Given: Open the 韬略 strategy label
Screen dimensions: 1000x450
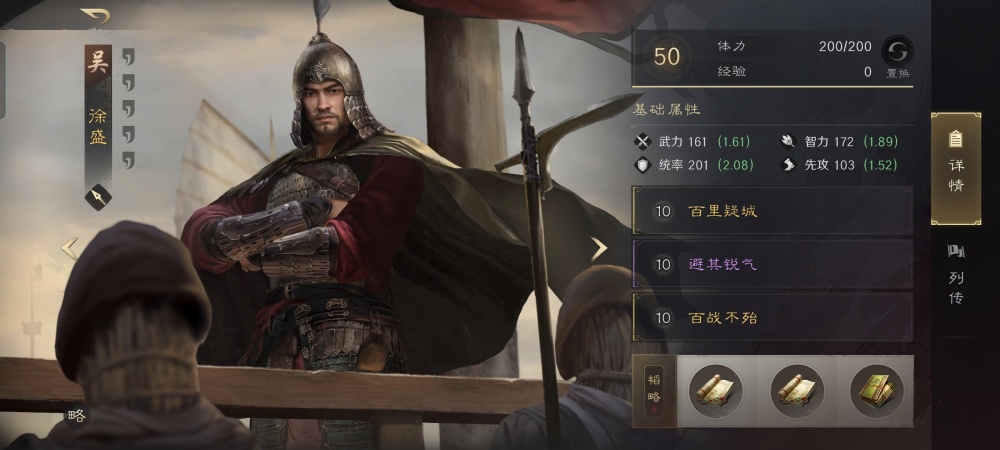Looking at the screenshot, I should [x=654, y=390].
